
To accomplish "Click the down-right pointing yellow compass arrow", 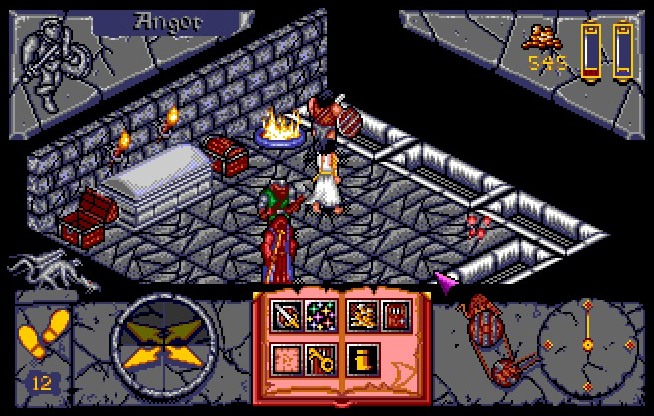I will [x=188, y=359].
